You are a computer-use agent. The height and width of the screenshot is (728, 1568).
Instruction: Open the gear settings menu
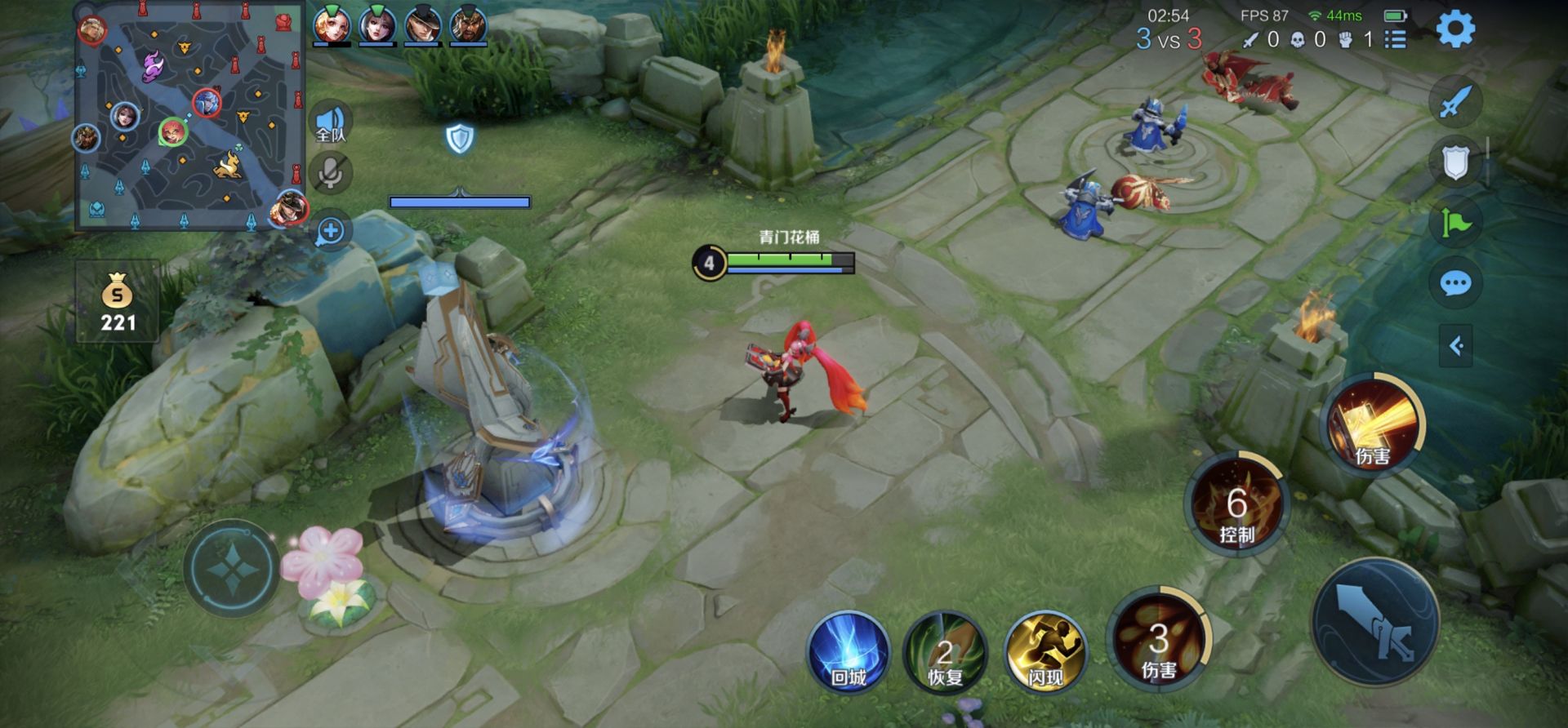[1455, 29]
